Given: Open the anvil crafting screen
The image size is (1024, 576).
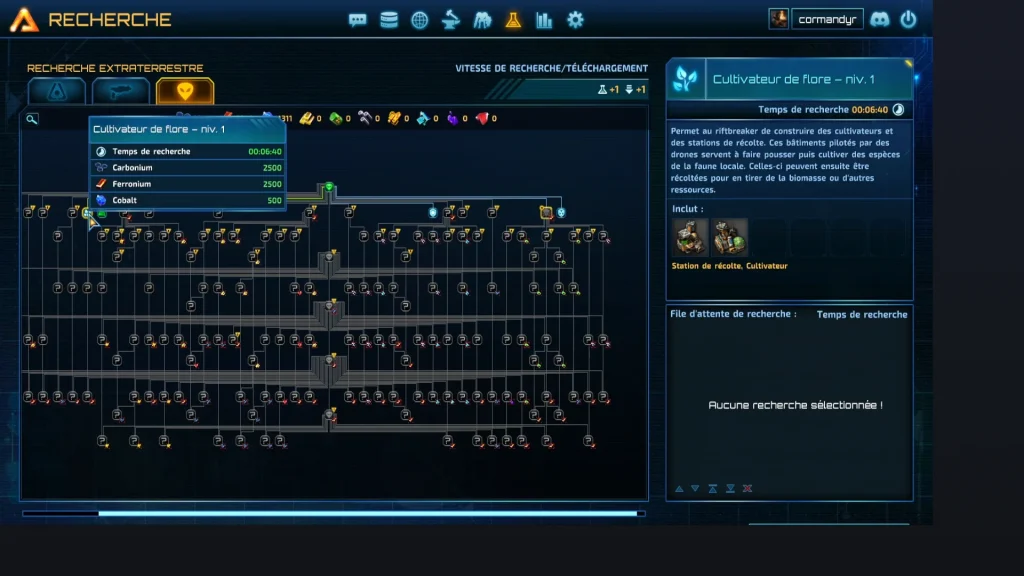Looking at the screenshot, I should click(x=451, y=20).
